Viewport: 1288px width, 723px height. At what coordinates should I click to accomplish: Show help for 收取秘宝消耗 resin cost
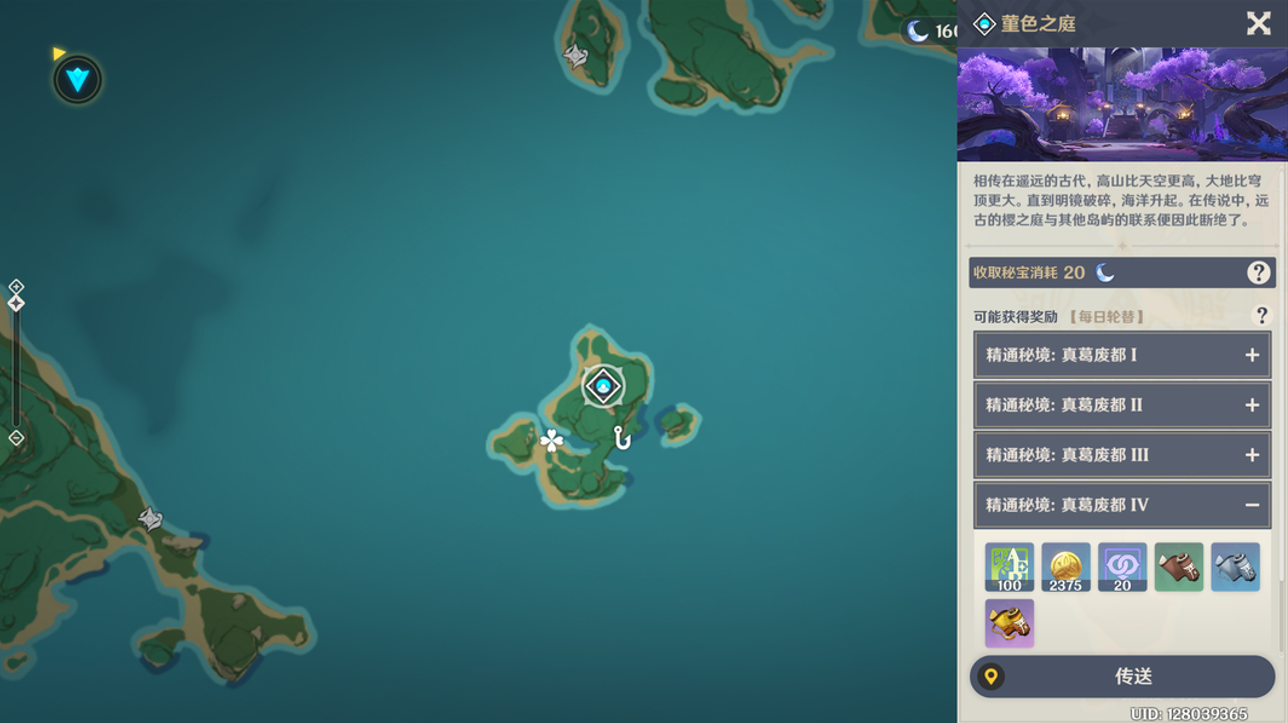tap(1258, 272)
